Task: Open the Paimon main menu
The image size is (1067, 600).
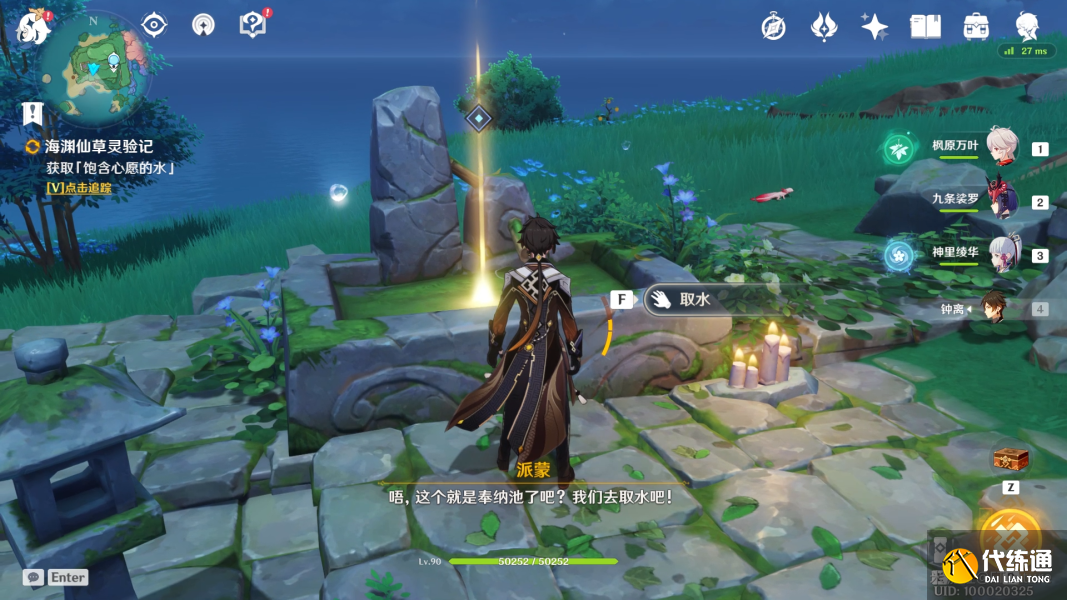Action: tap(33, 27)
